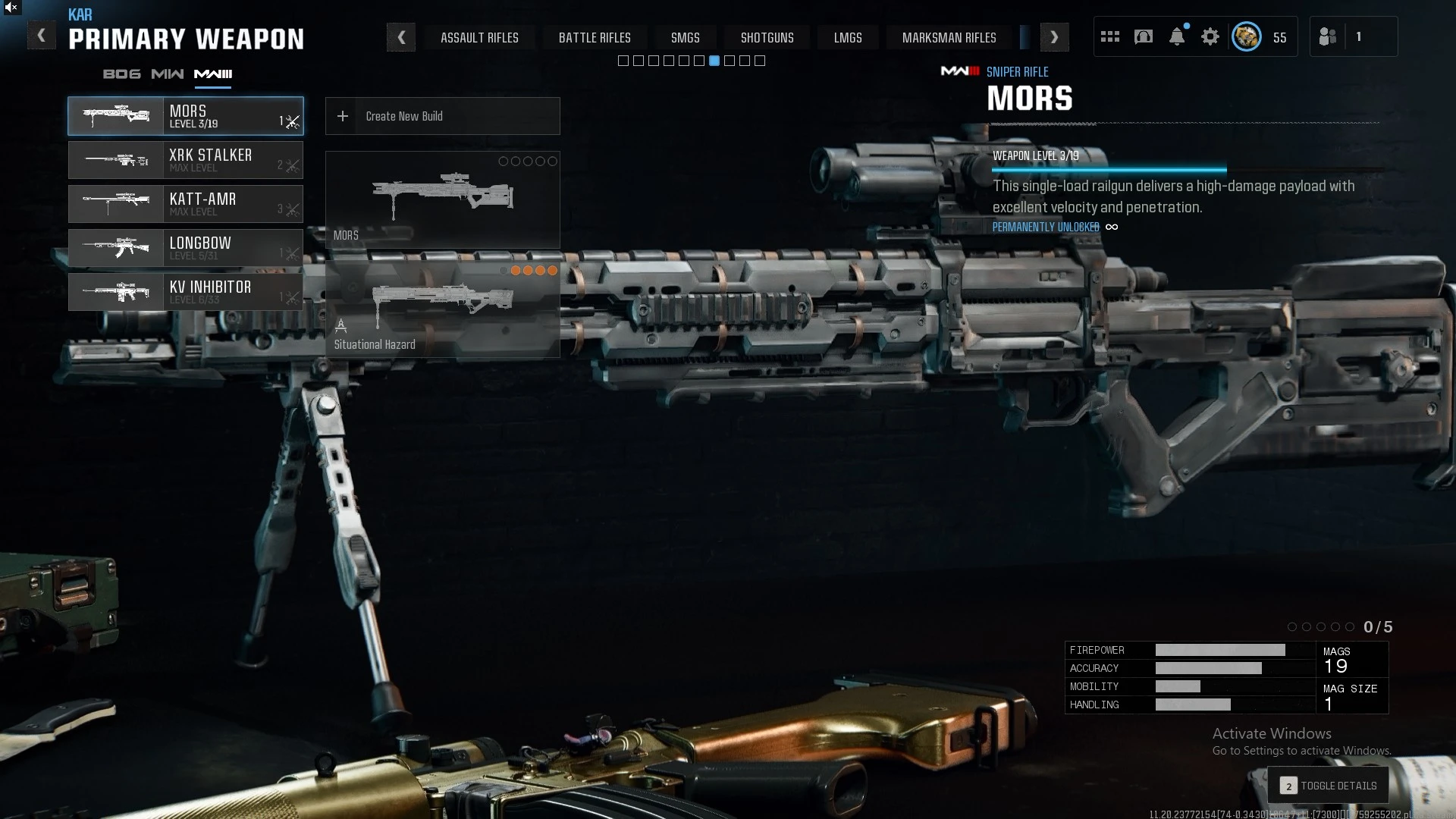Open the settings gear icon

[x=1210, y=36]
